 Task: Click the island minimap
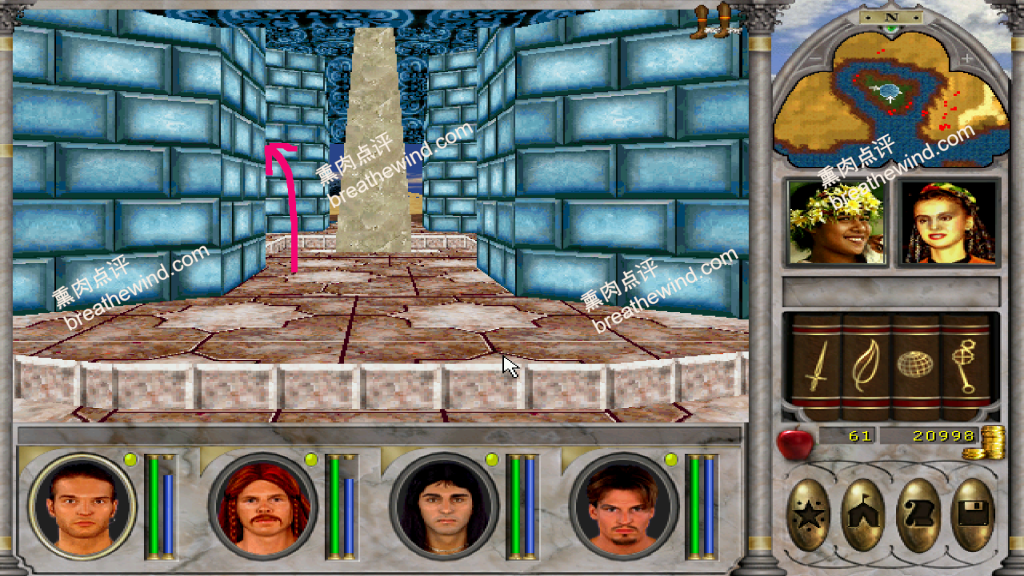click(x=890, y=100)
